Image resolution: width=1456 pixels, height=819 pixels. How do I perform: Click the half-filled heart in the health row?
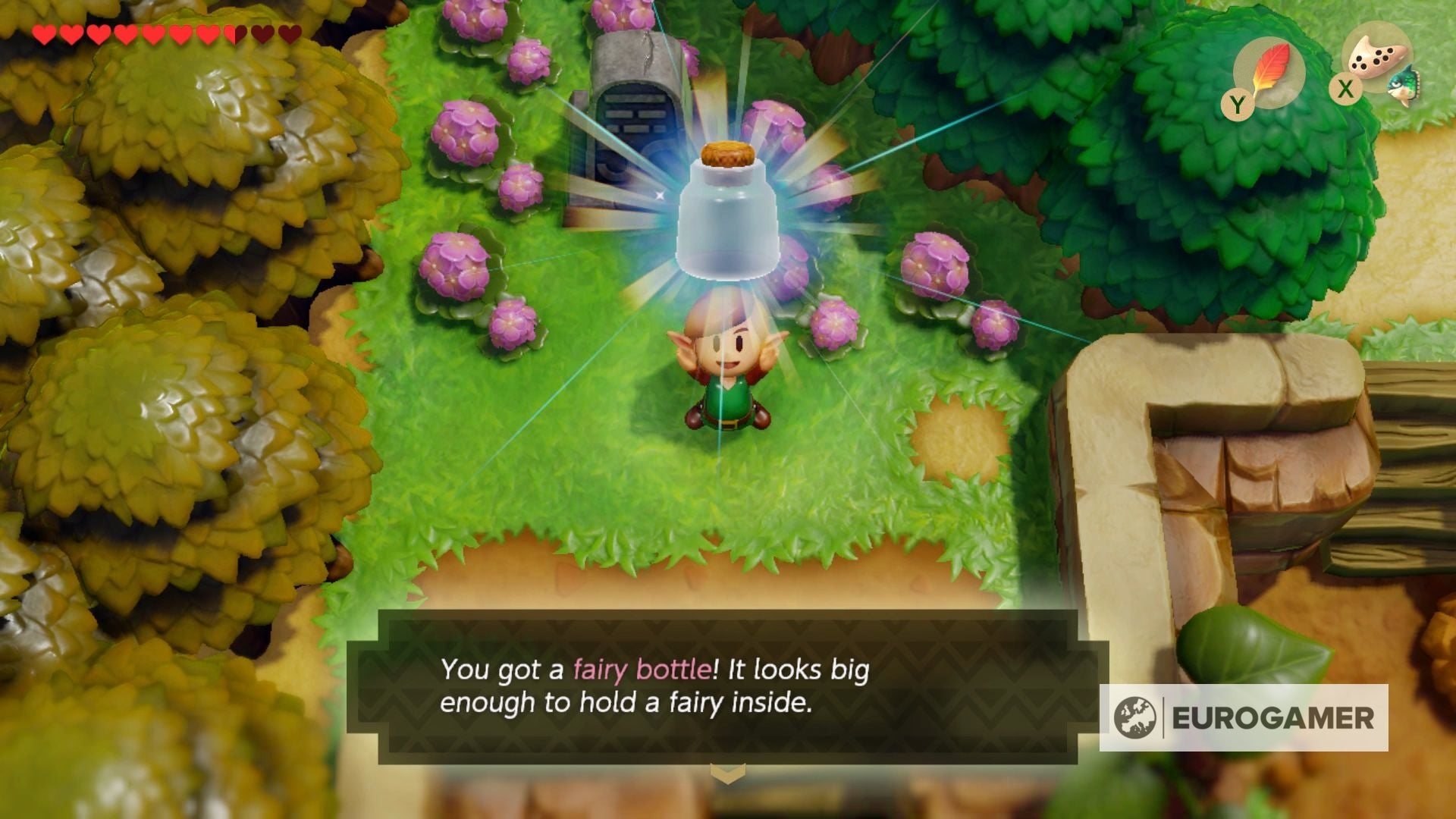click(235, 34)
